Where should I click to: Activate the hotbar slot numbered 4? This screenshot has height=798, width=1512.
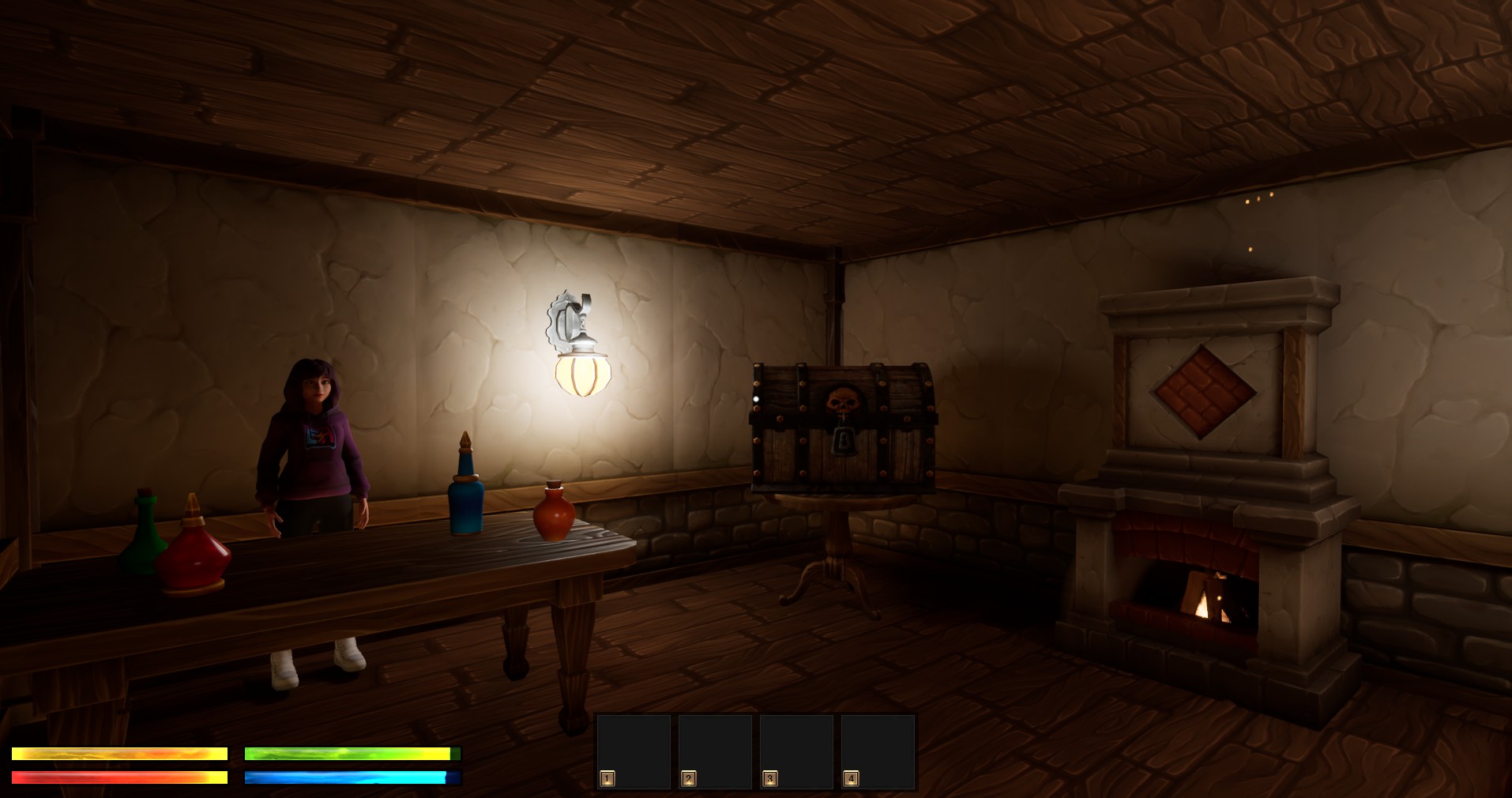tap(878, 751)
